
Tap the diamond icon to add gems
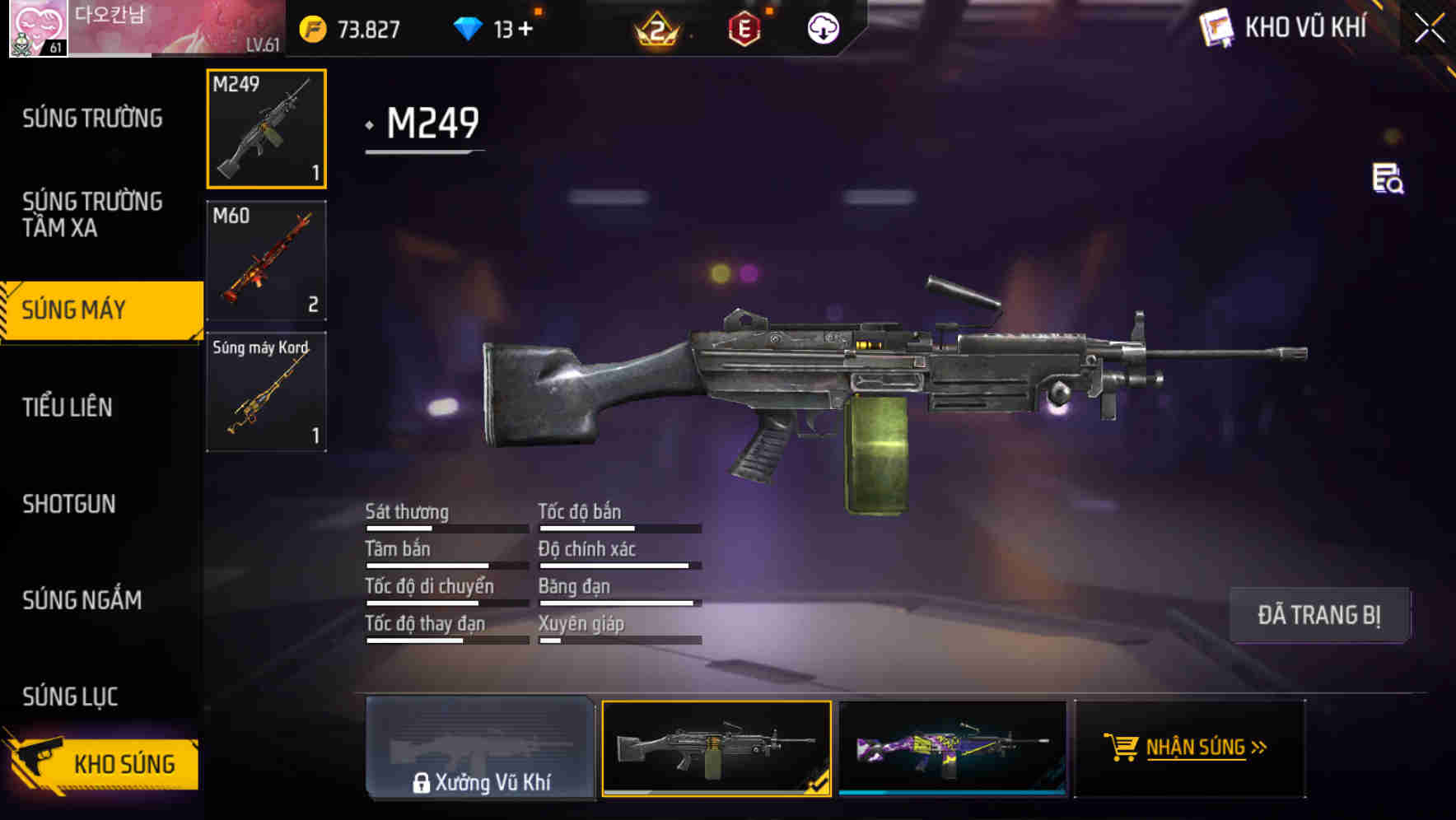click(469, 27)
